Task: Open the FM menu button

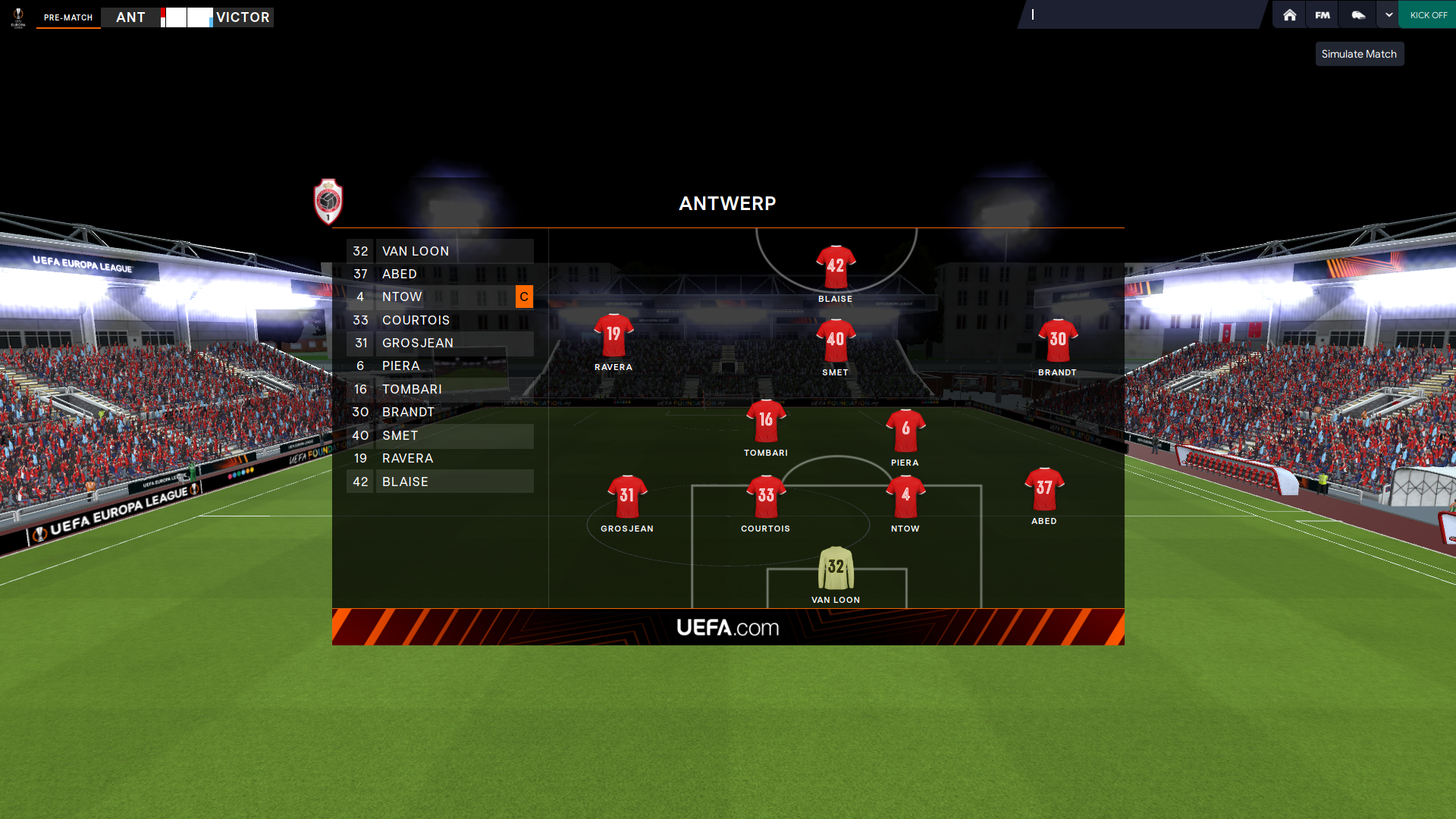Action: 1323,15
